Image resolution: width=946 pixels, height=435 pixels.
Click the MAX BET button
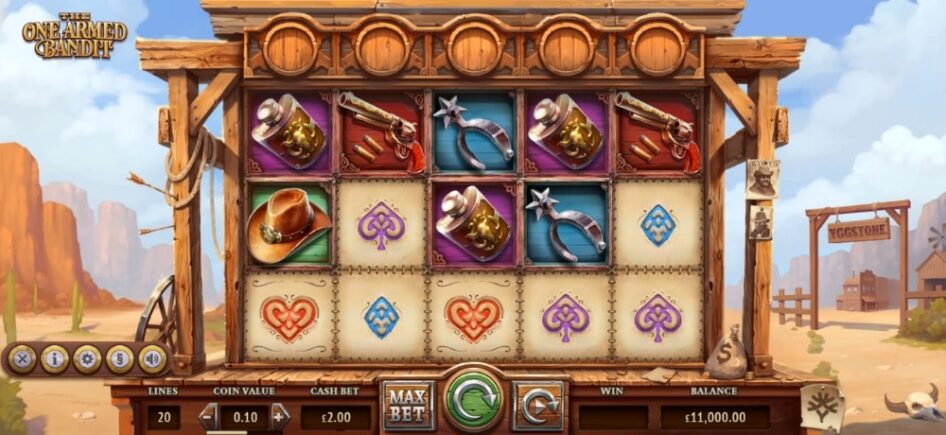coord(408,404)
